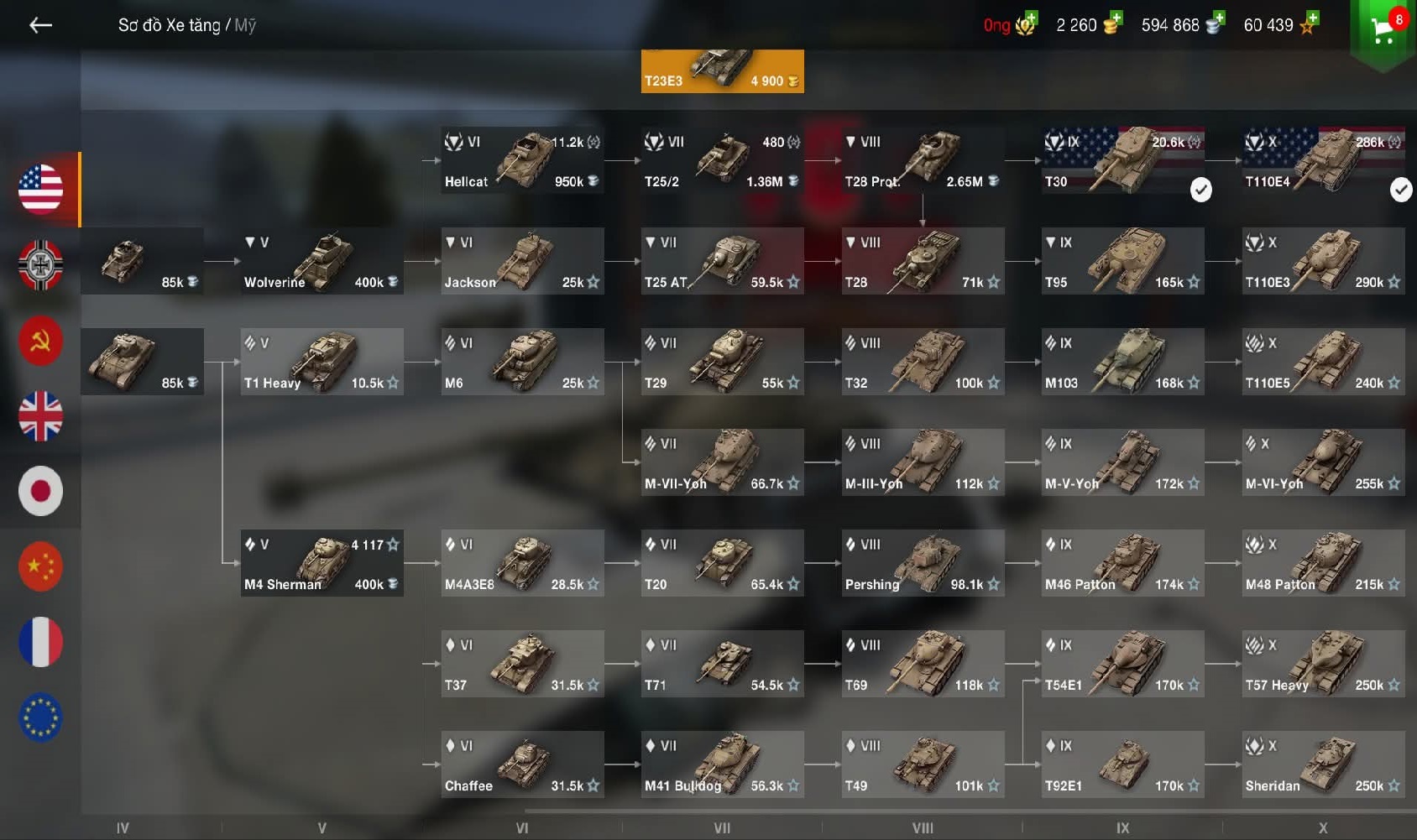Open the M4 Sherman tank node

tap(322, 563)
